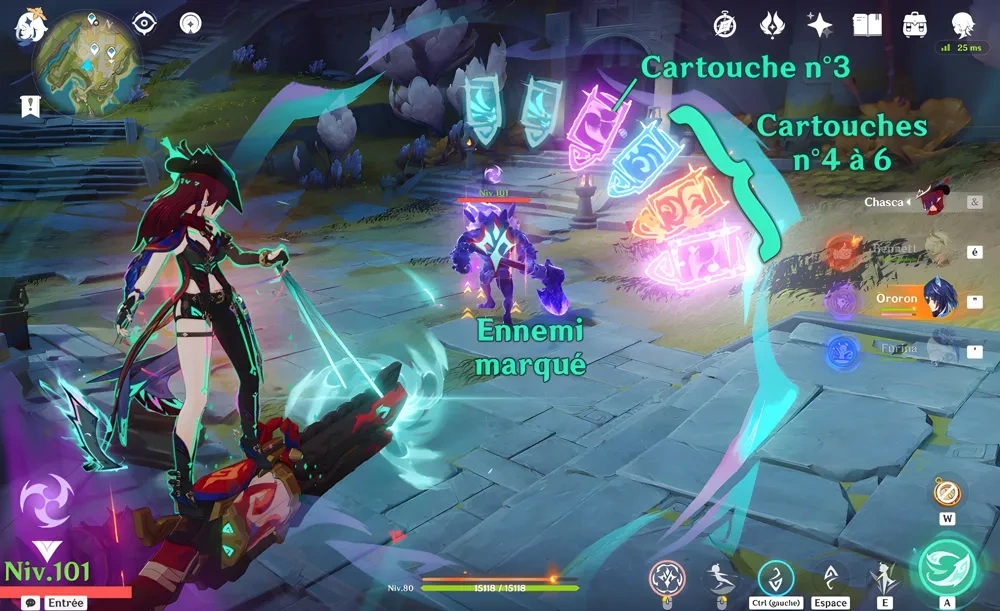Use the dashing figure sprint icon
Viewport: 1000px width, 611px height.
point(718,578)
